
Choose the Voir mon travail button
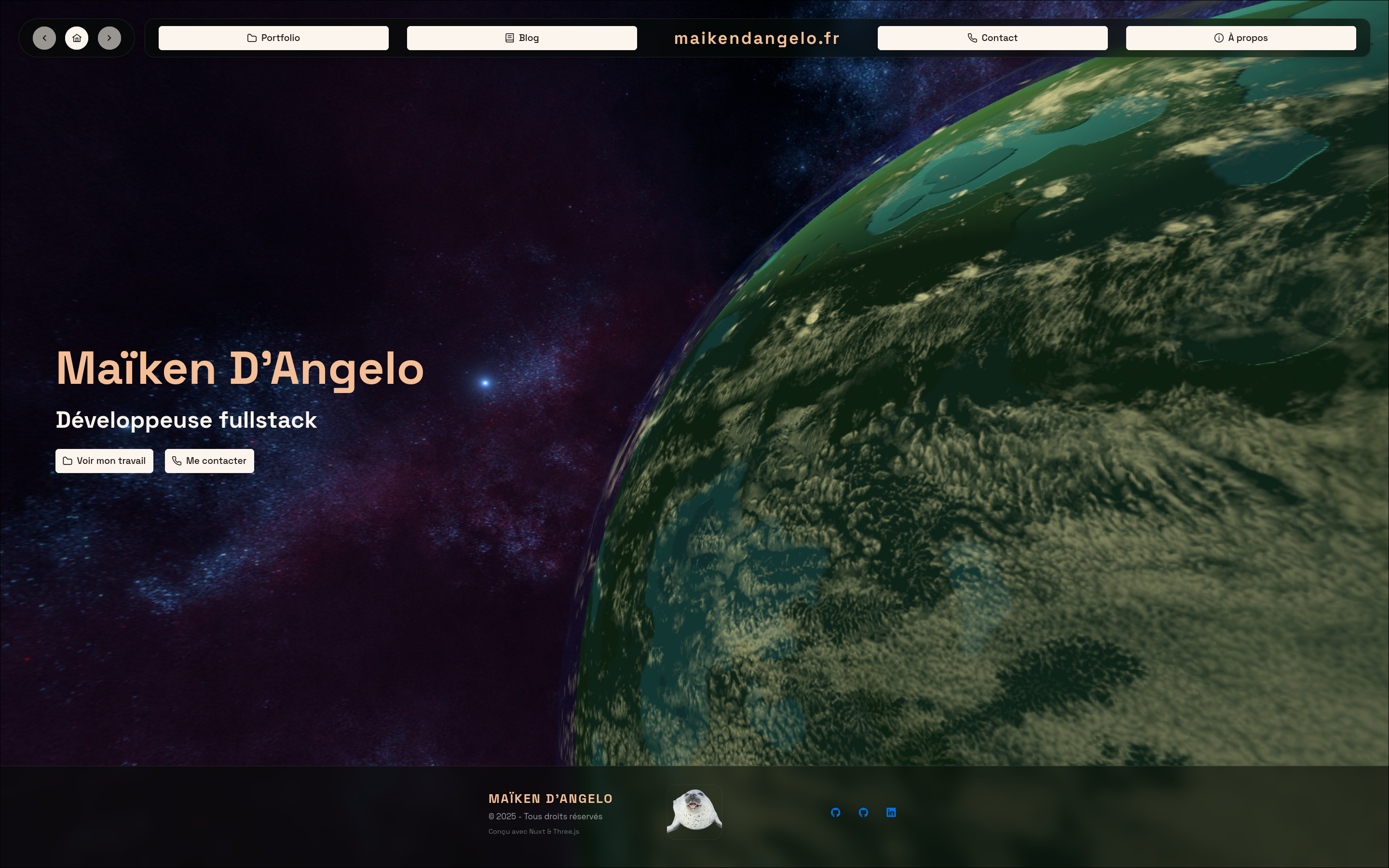105,461
